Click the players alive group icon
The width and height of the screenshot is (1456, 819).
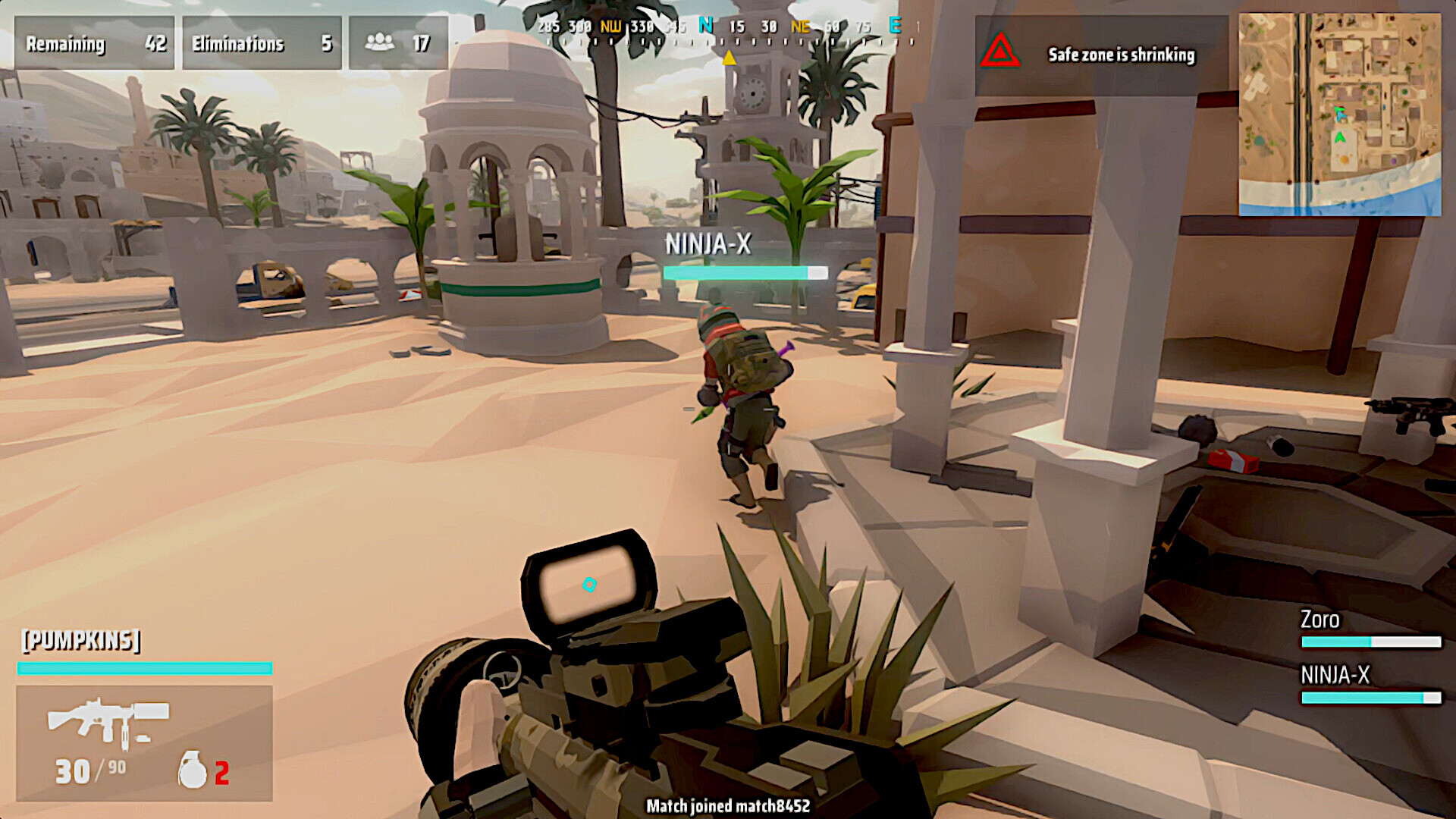(379, 42)
